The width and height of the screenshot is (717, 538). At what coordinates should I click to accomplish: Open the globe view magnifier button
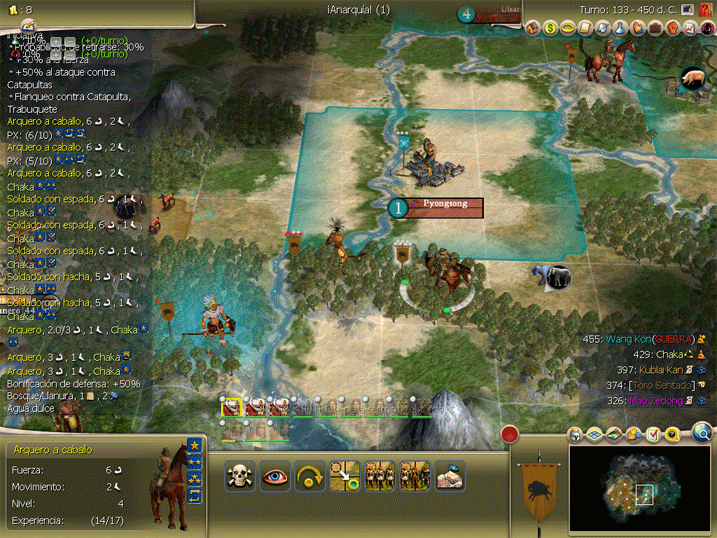pyautogui.click(x=703, y=433)
